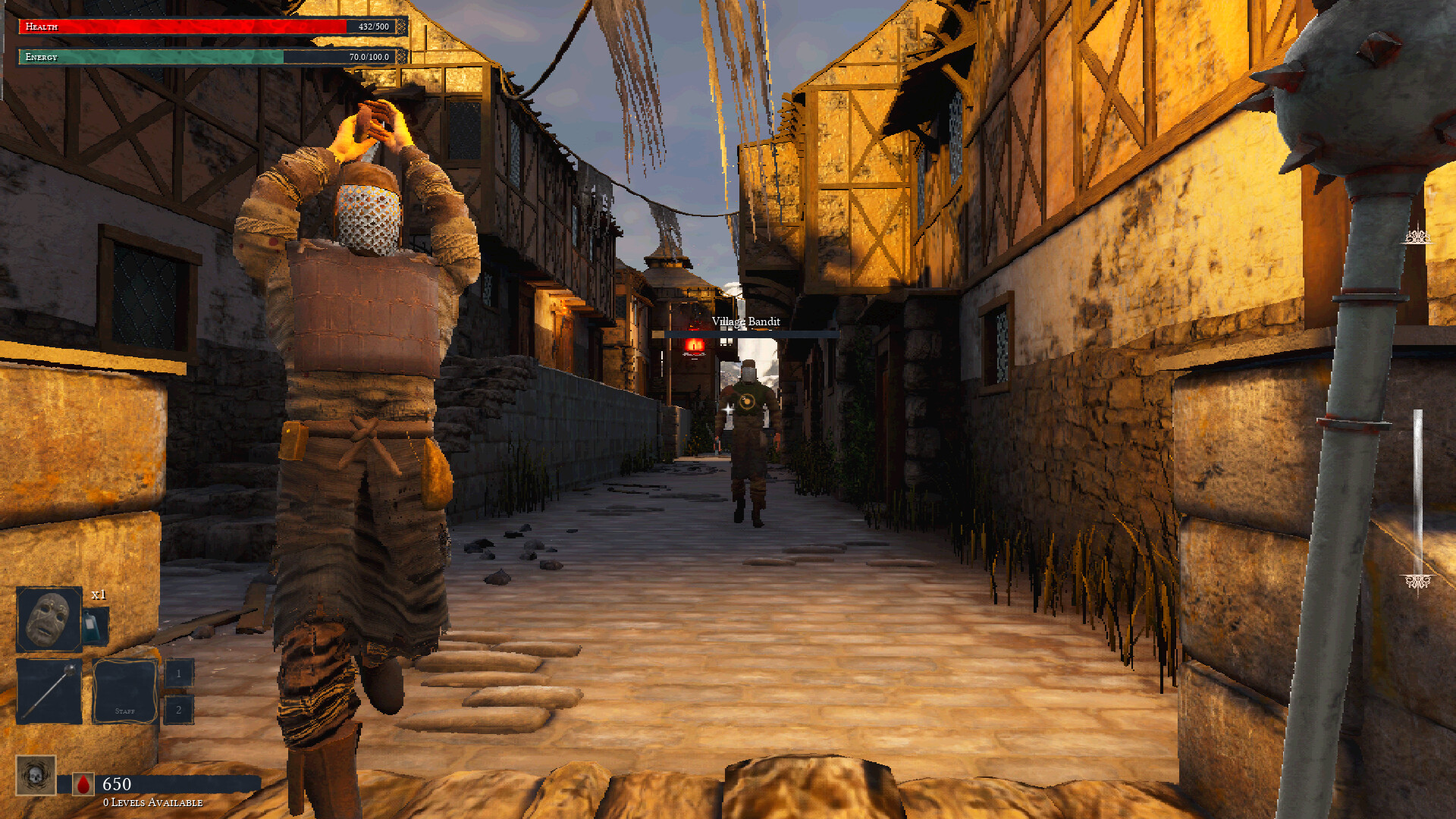Click the skull emblem in bottom-left corner
1456x819 pixels.
coord(36,775)
